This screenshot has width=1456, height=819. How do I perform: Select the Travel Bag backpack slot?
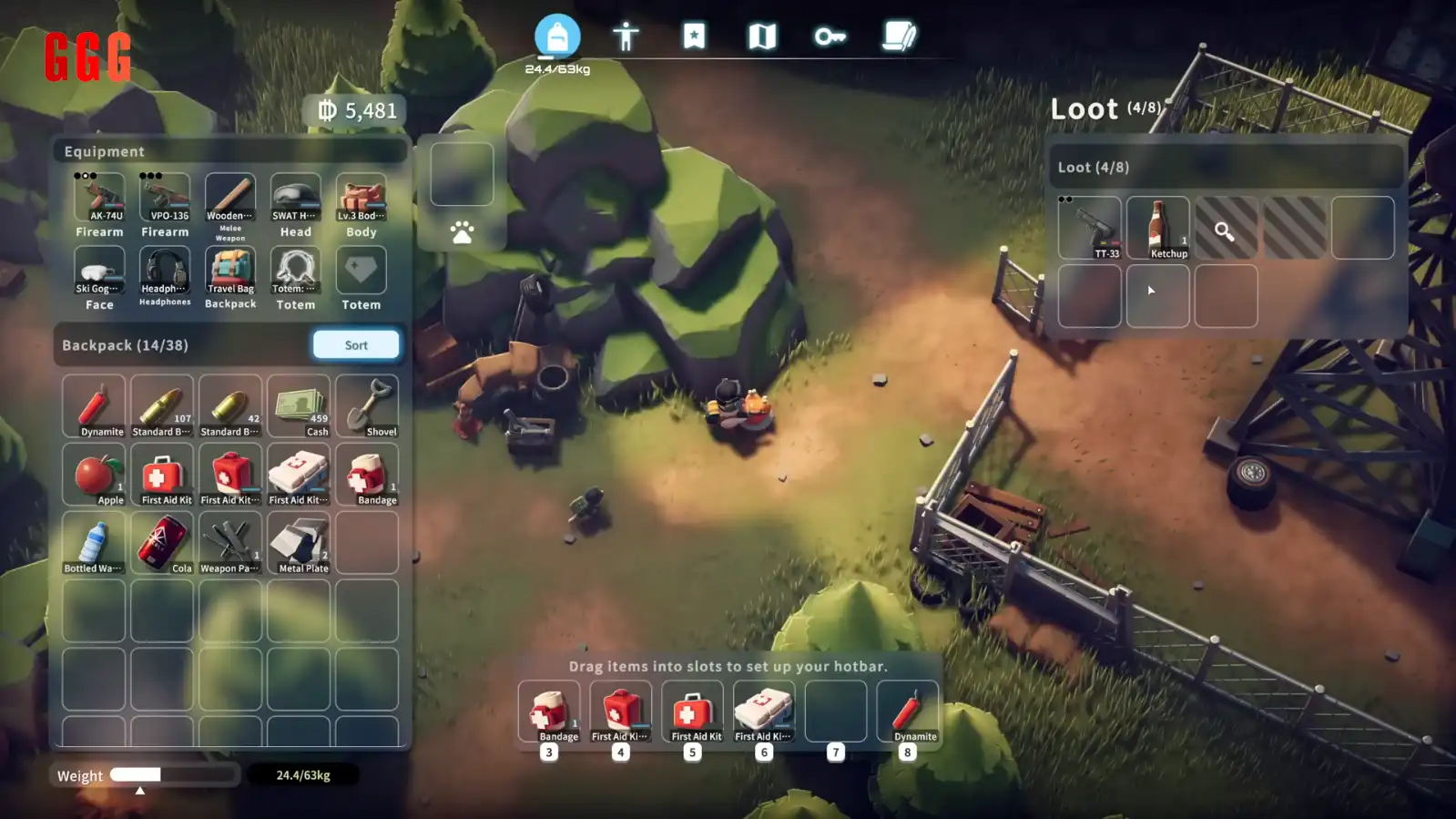pyautogui.click(x=230, y=271)
